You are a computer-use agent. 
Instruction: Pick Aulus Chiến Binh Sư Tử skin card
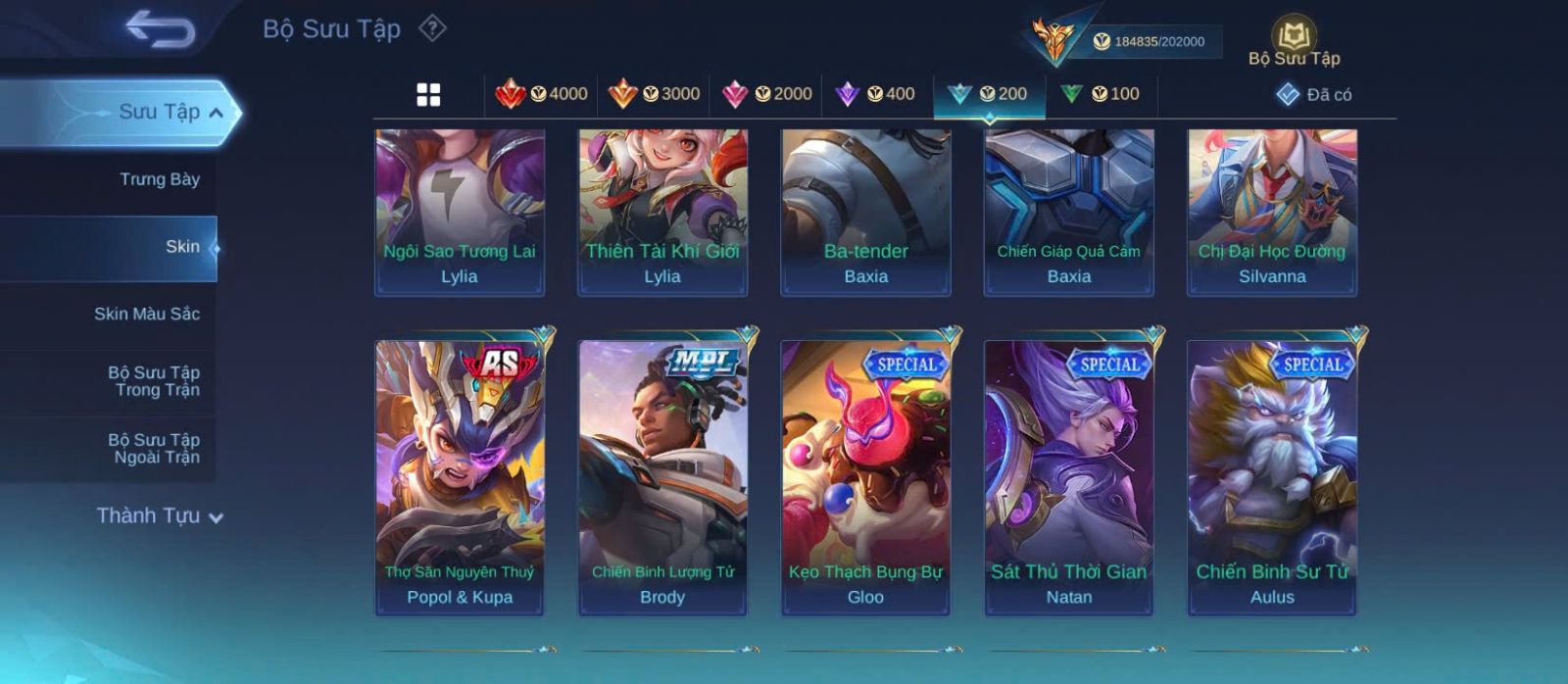1272,477
